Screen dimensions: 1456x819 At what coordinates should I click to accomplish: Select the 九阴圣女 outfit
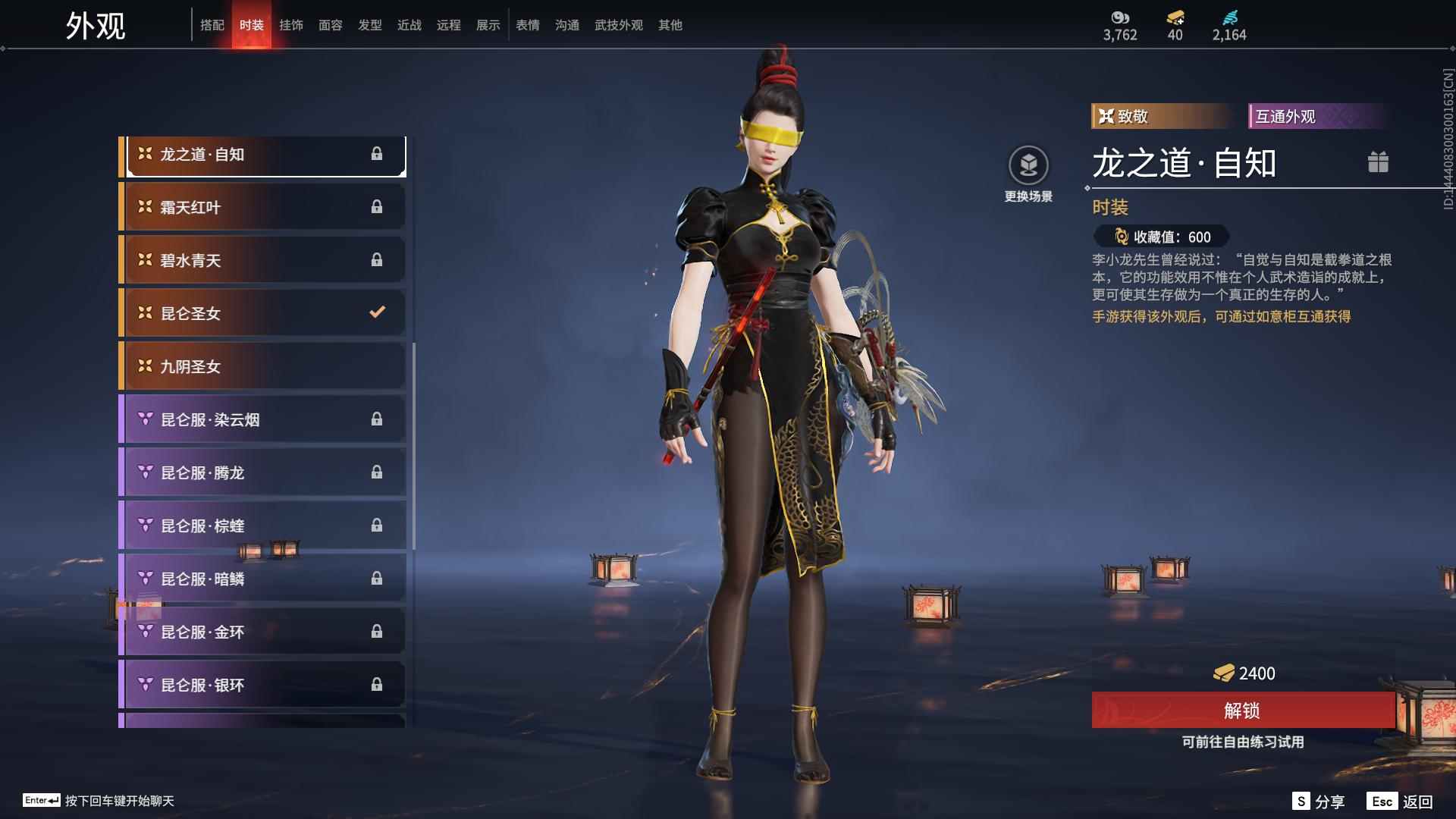click(262, 366)
